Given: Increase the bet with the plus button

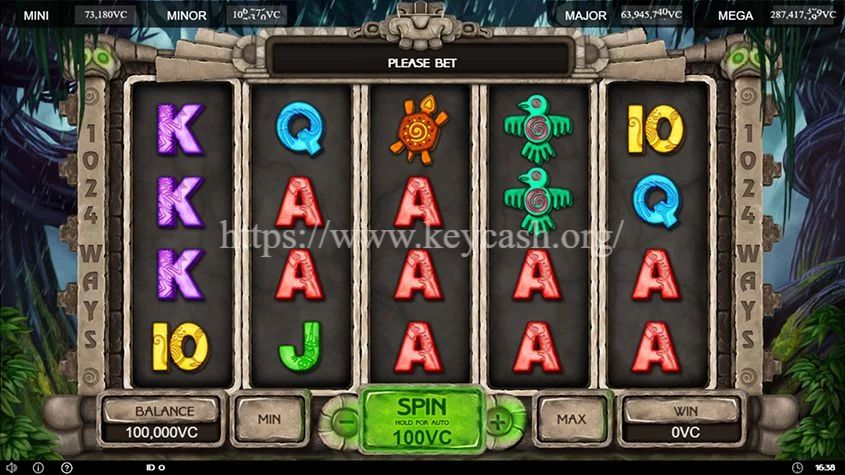Looking at the screenshot, I should (497, 421).
